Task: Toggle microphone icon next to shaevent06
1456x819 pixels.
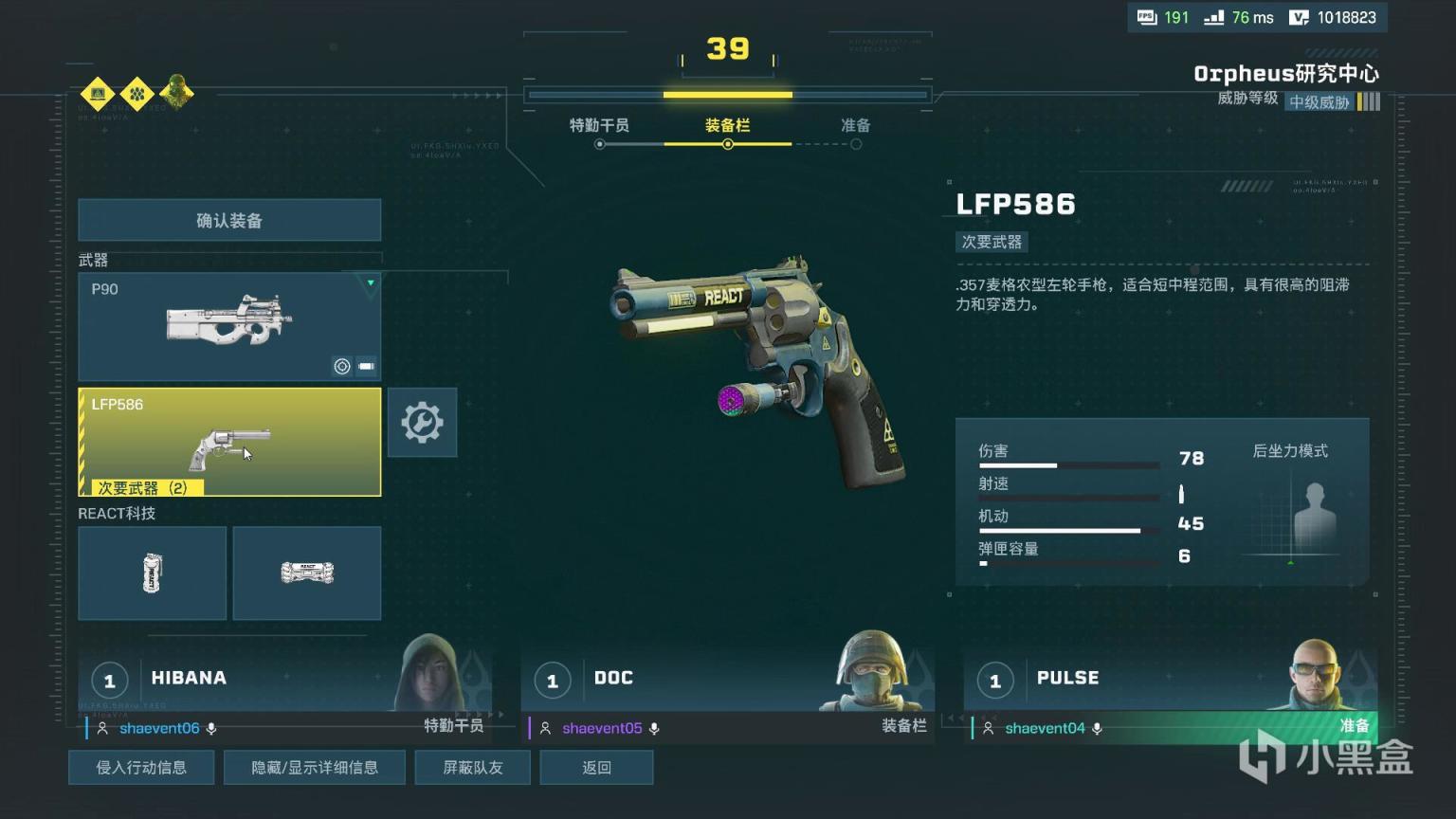Action: (211, 729)
